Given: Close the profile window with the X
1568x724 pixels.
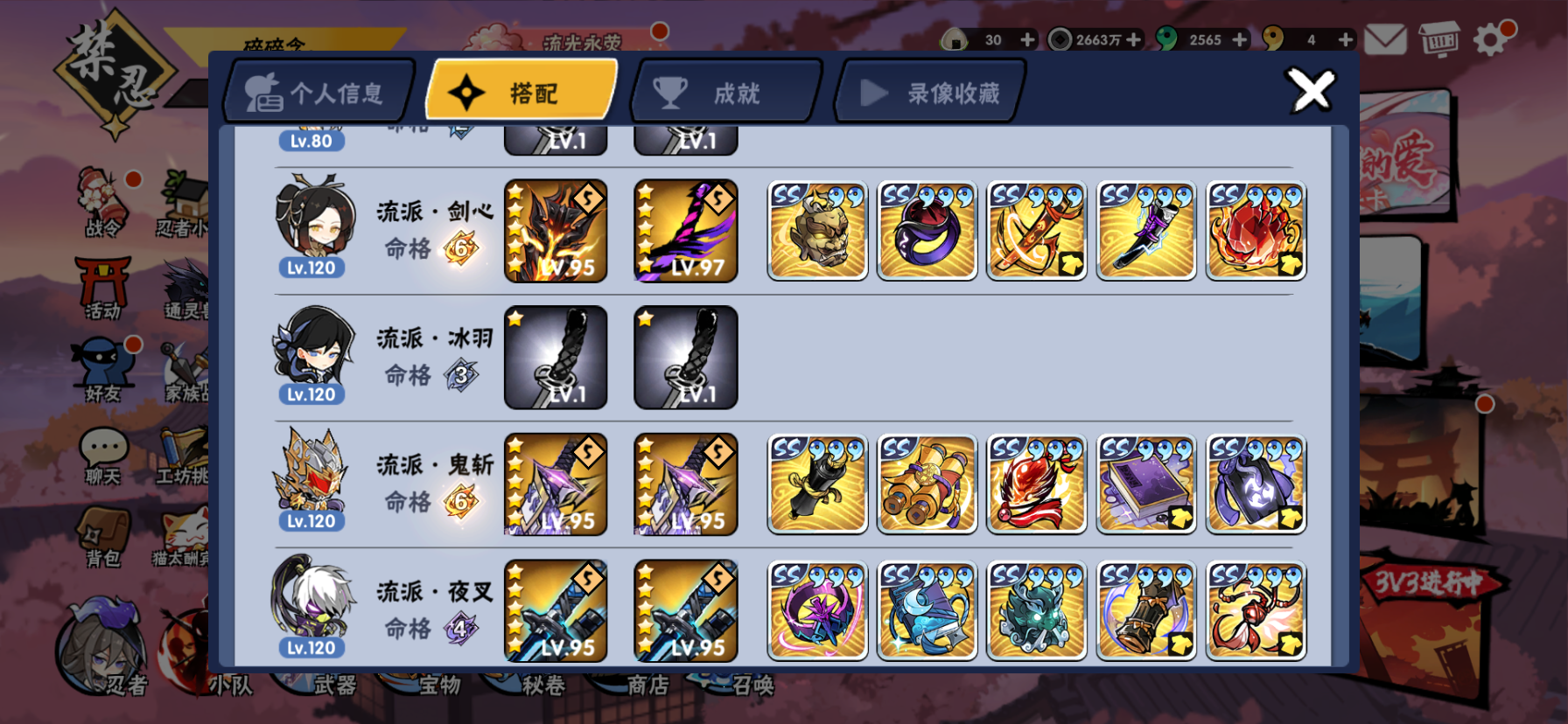Looking at the screenshot, I should click(1311, 90).
